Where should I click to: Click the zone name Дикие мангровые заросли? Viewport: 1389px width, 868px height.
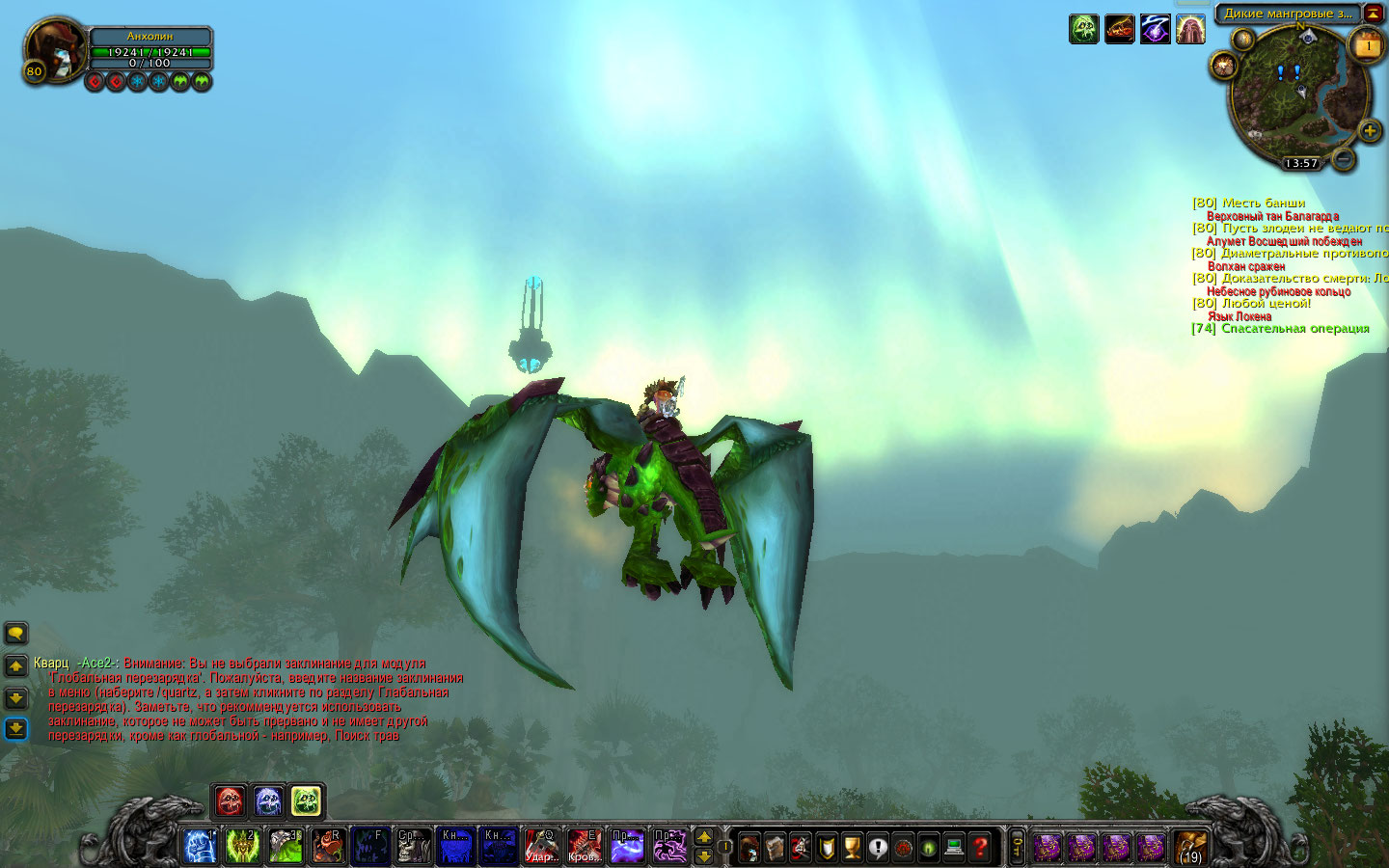click(x=1287, y=14)
